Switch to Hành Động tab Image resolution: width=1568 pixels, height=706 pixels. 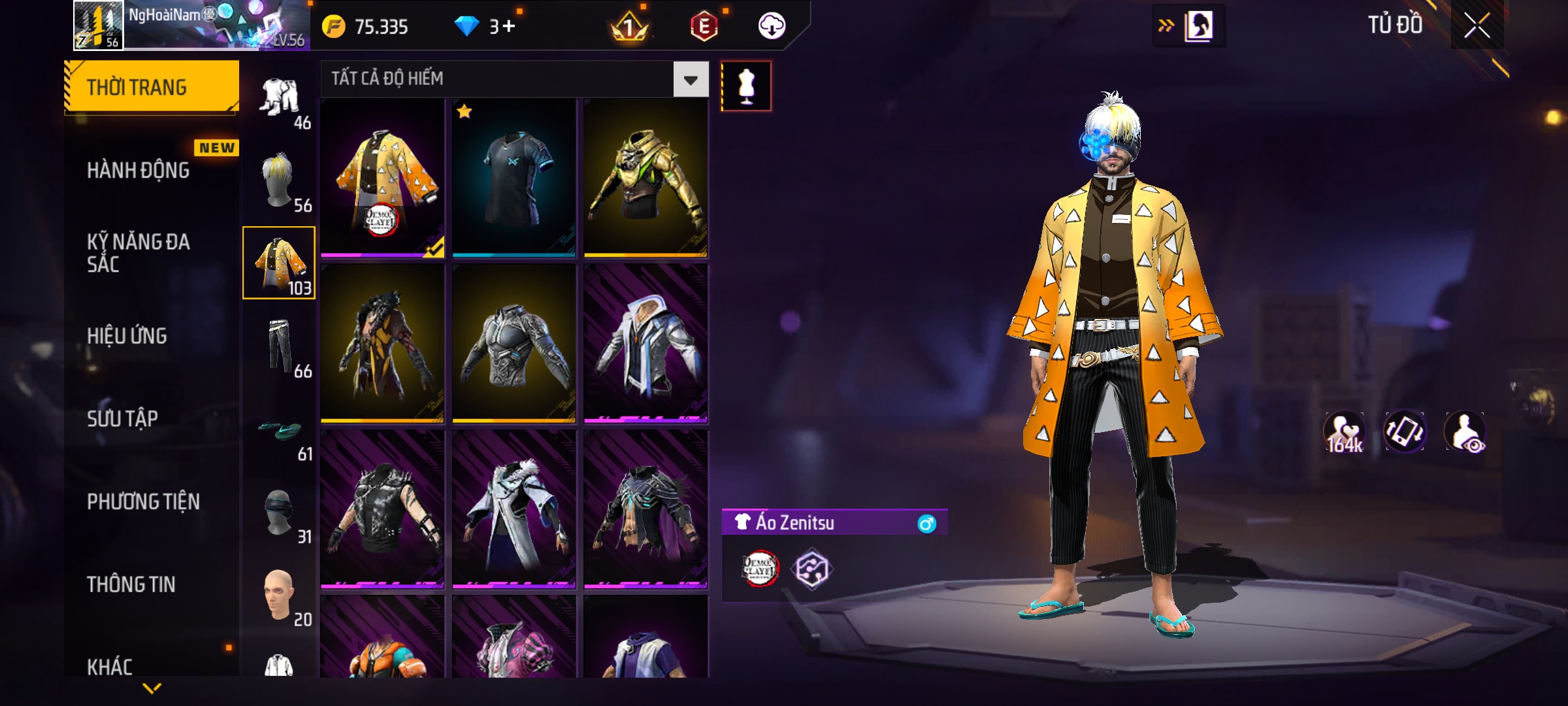coord(139,170)
